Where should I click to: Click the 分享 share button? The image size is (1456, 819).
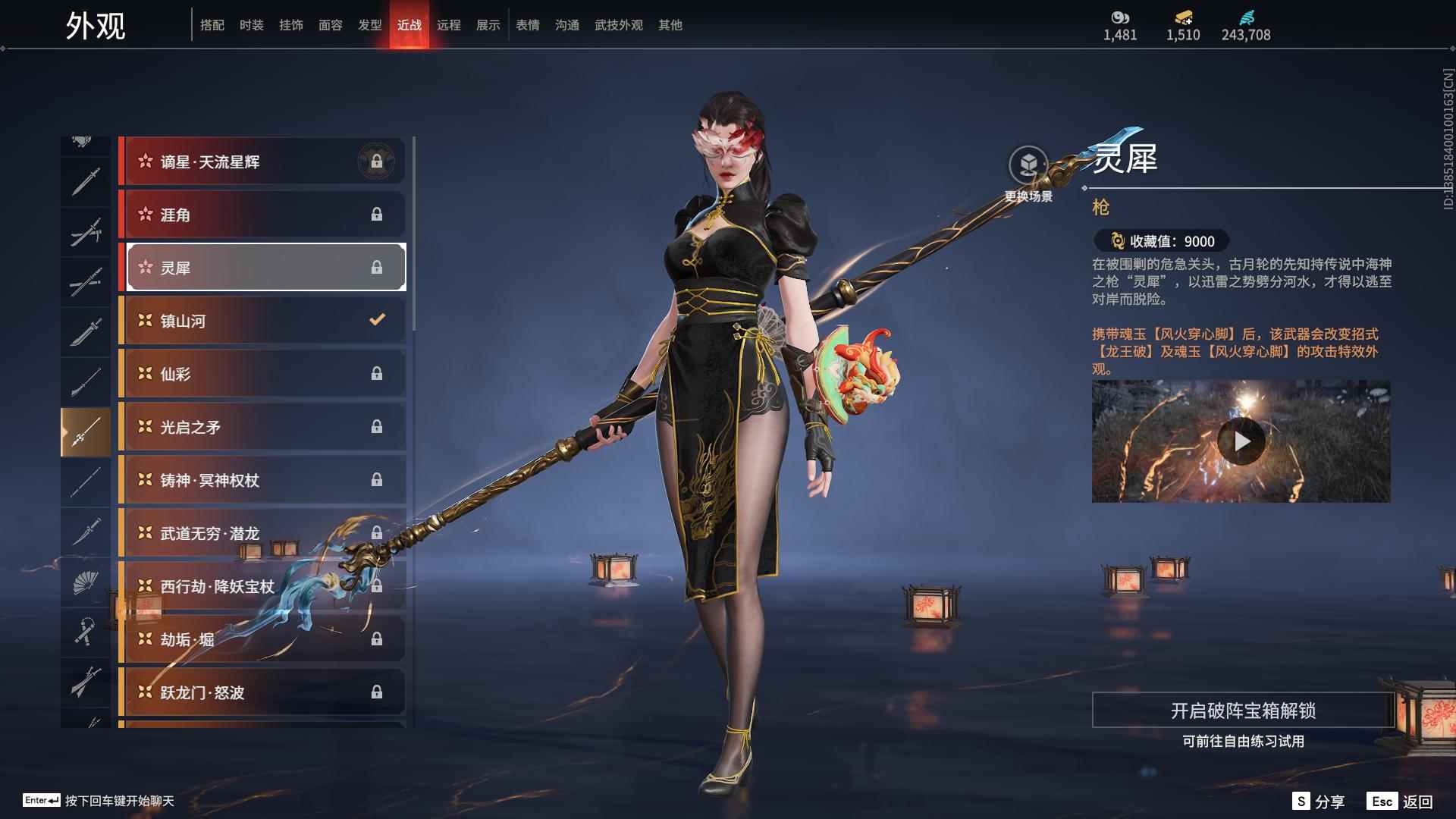[x=1319, y=802]
